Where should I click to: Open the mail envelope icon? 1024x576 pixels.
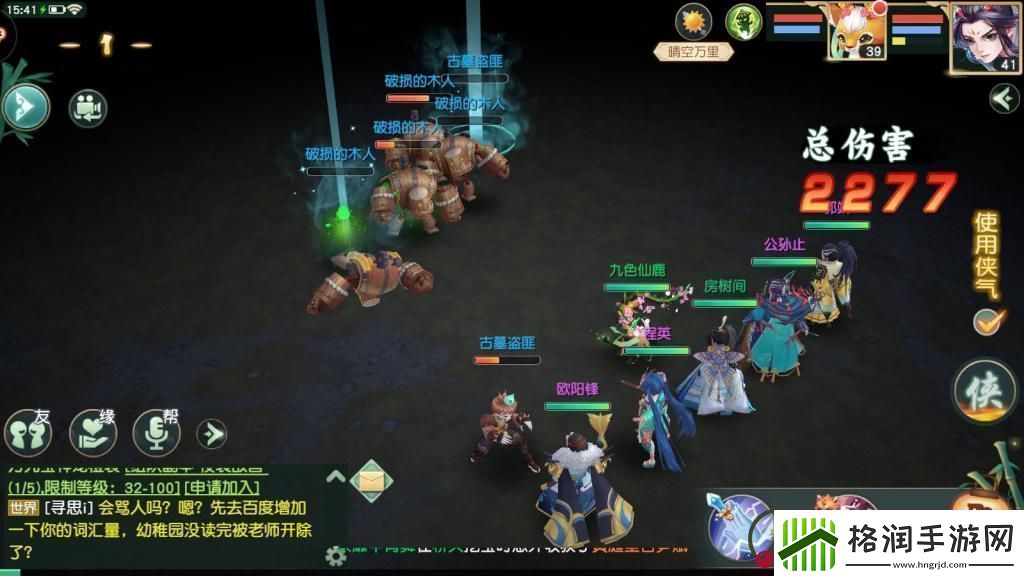click(370, 481)
